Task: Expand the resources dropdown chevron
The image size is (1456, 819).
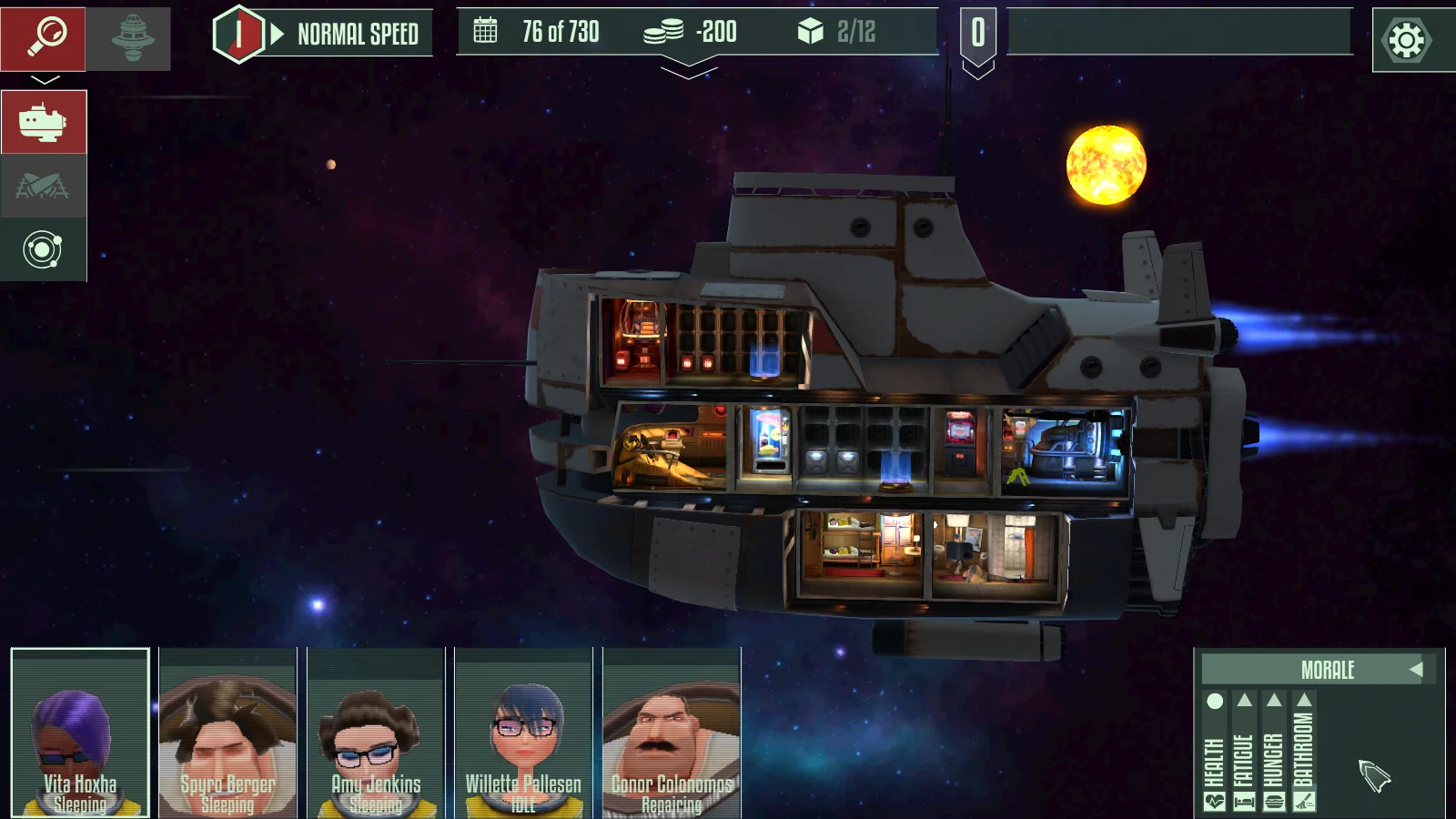Action: pos(689,68)
